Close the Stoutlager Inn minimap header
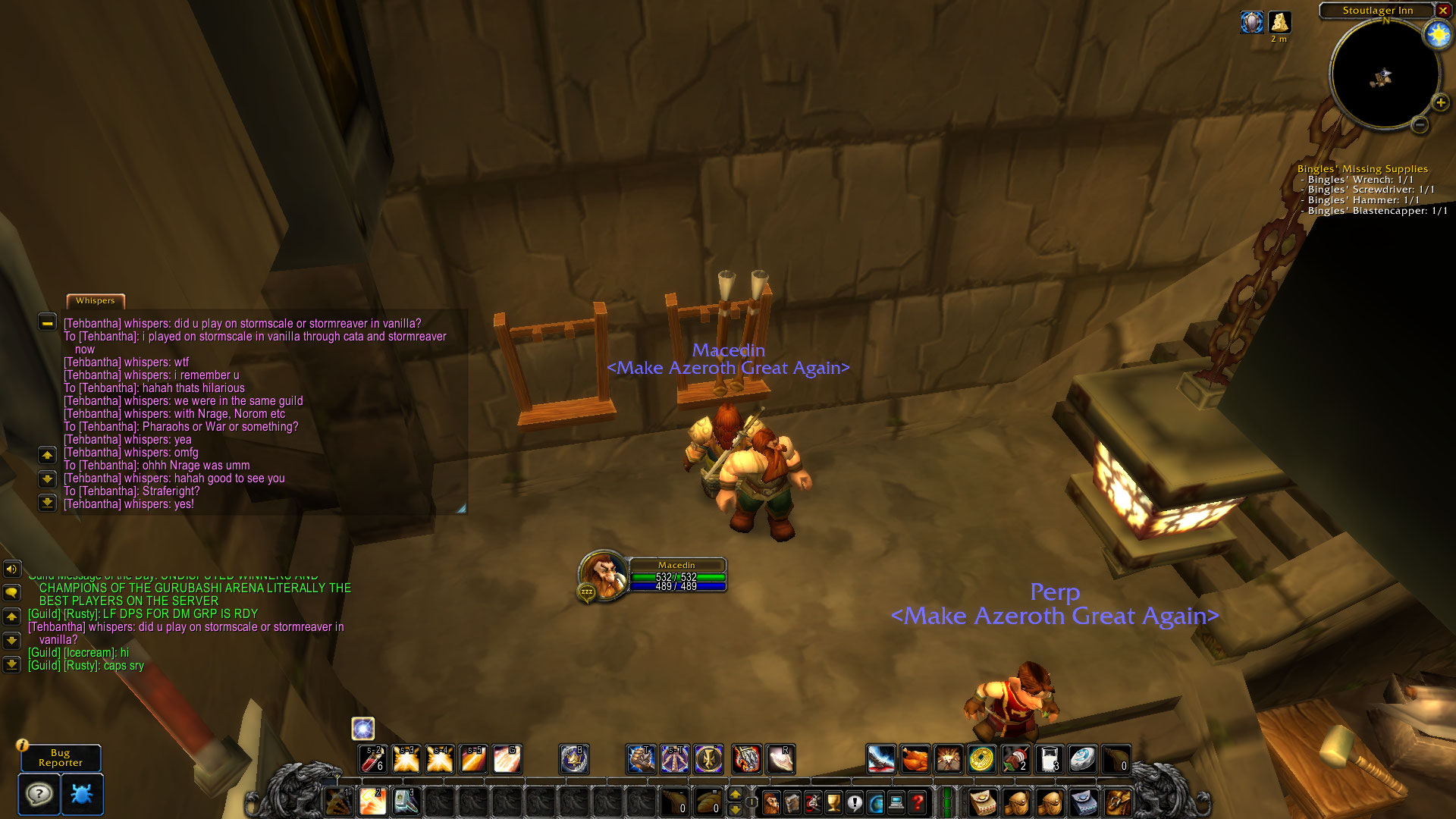This screenshot has height=819, width=1456. click(1442, 11)
